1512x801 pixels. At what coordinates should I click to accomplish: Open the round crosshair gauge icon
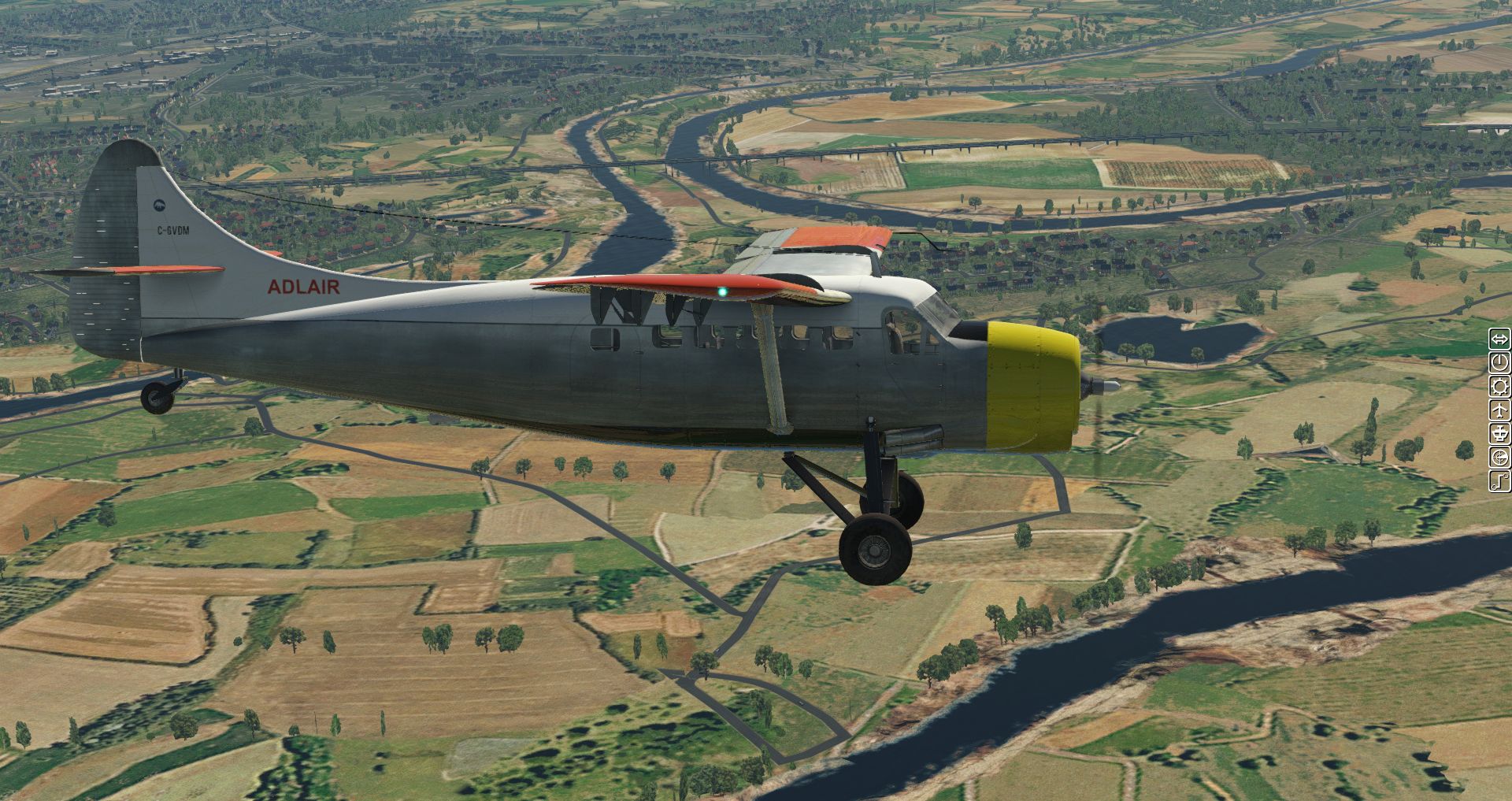tap(1499, 457)
